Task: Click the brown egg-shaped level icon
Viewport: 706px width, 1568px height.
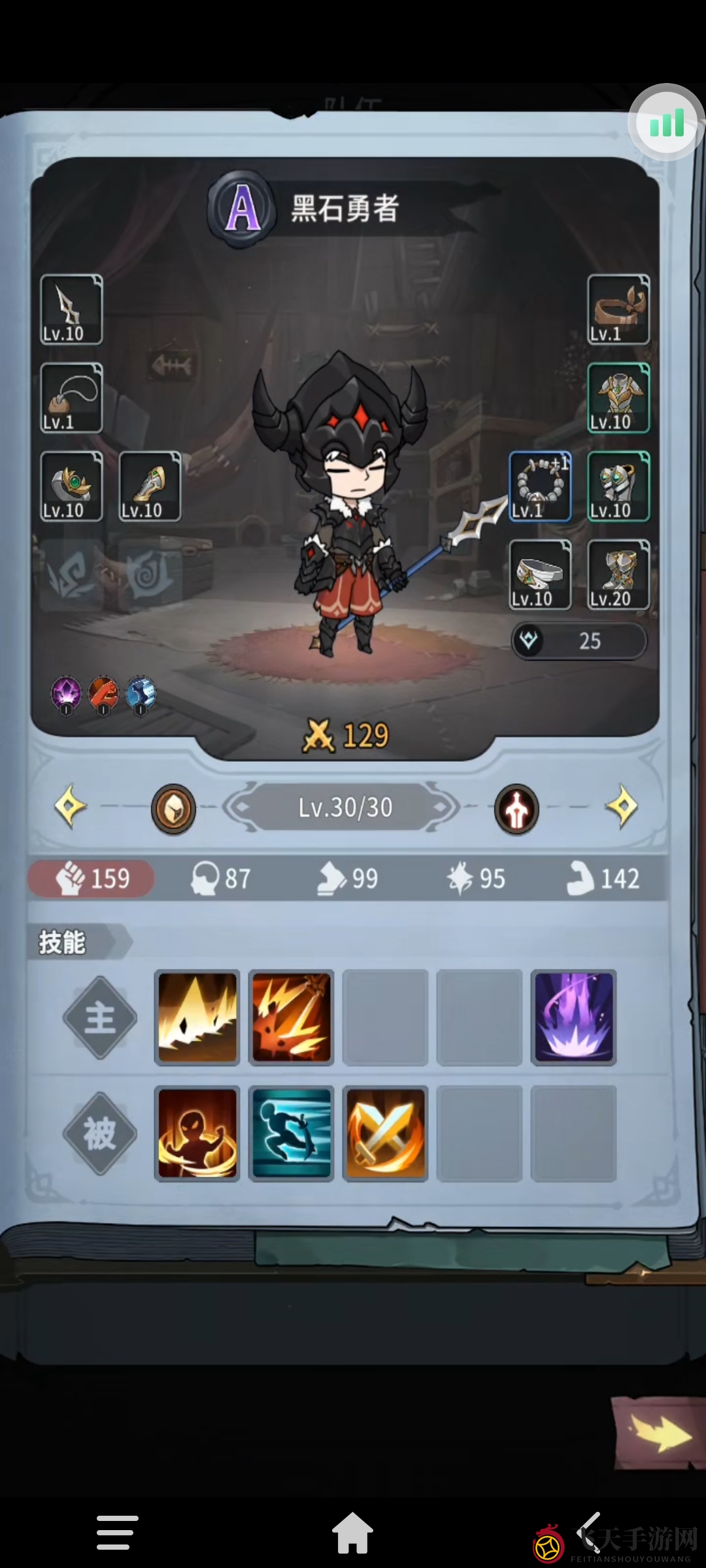Action: click(173, 809)
